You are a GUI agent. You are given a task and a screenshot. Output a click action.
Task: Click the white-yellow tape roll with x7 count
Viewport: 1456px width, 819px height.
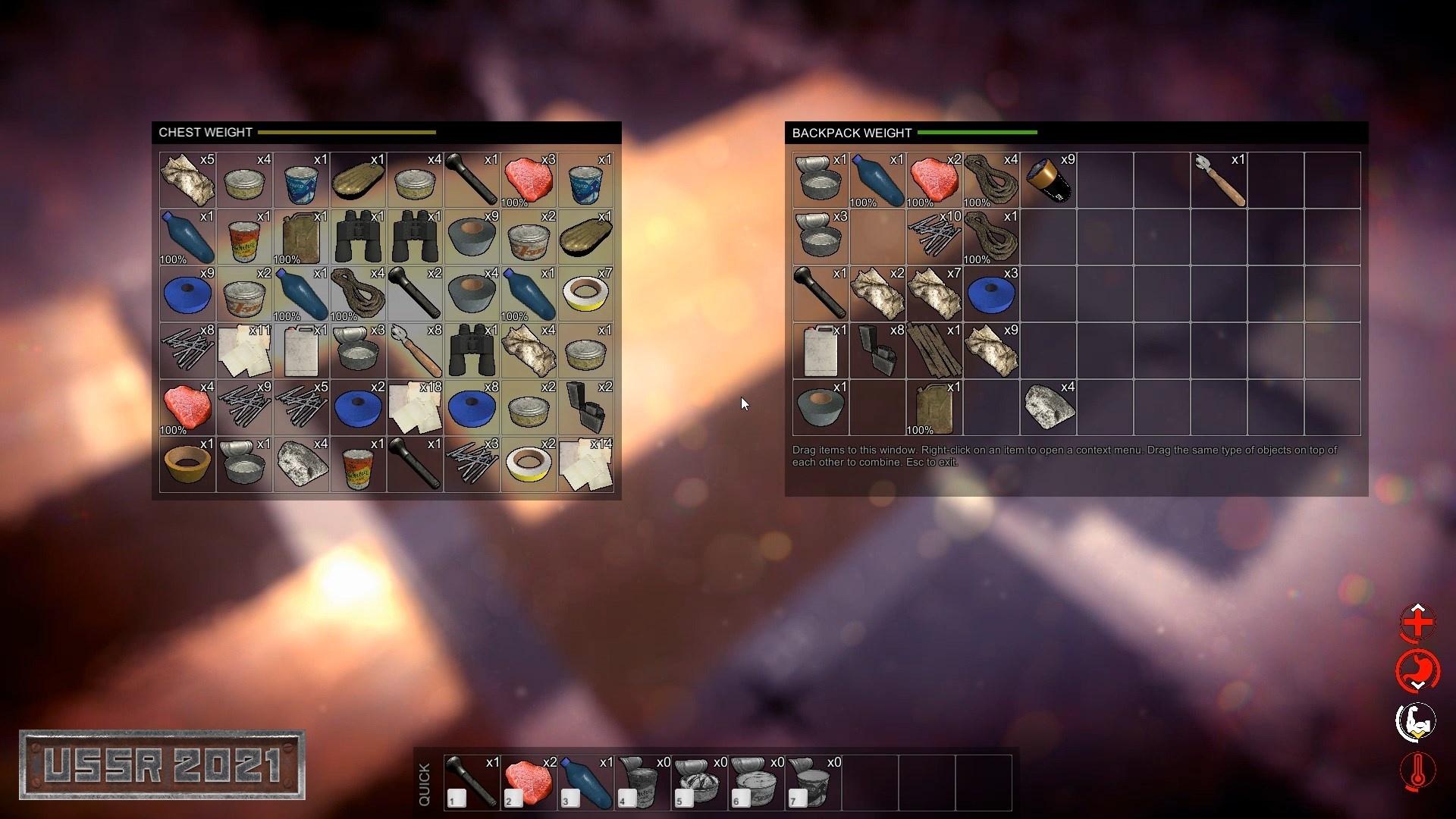pos(585,294)
